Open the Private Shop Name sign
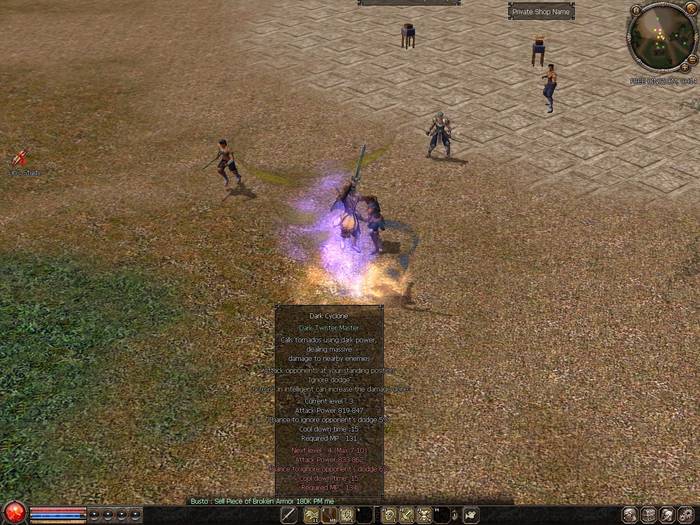The height and width of the screenshot is (525, 700). (x=541, y=12)
